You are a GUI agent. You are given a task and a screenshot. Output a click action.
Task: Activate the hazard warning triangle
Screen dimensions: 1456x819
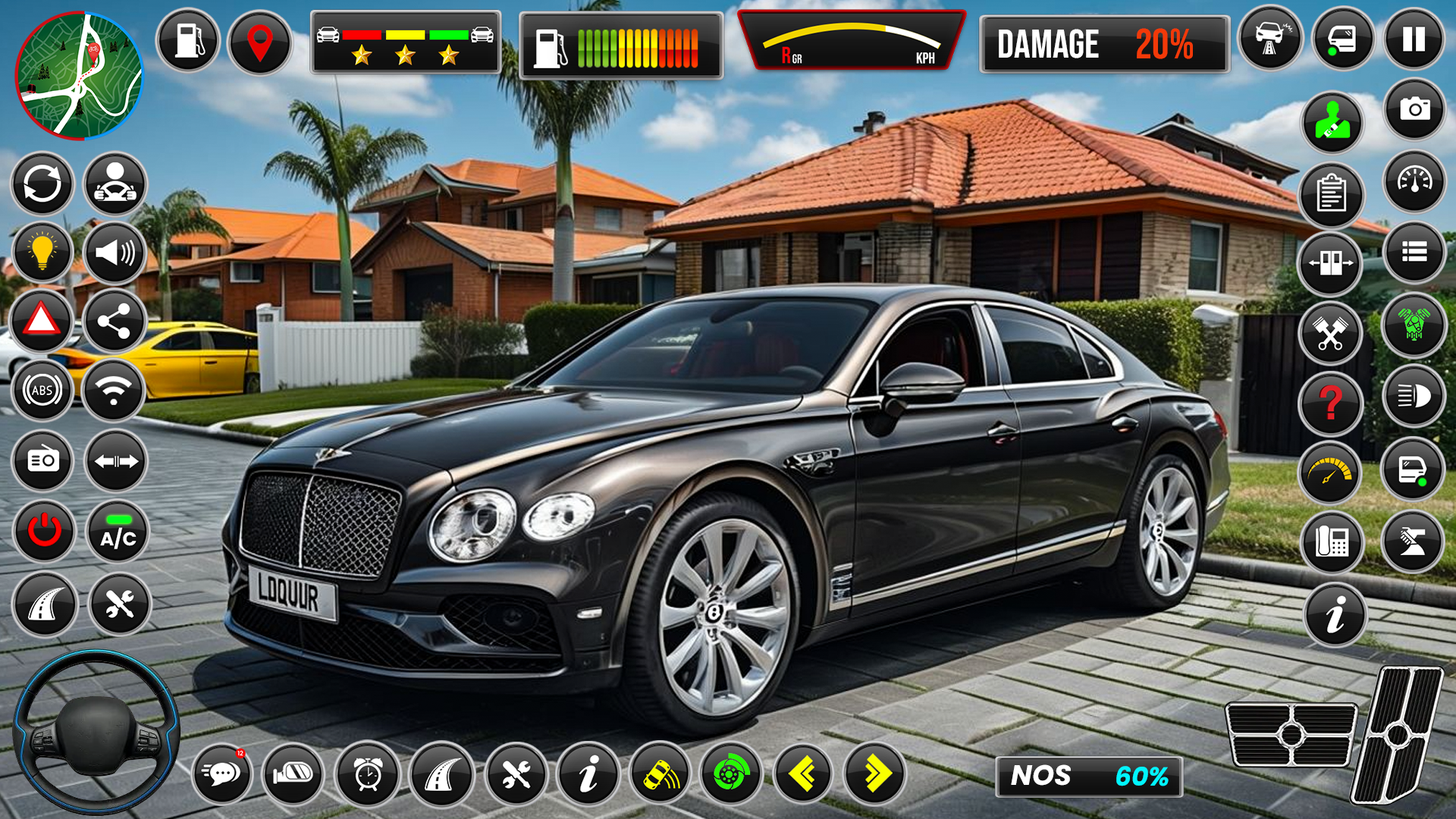click(42, 322)
